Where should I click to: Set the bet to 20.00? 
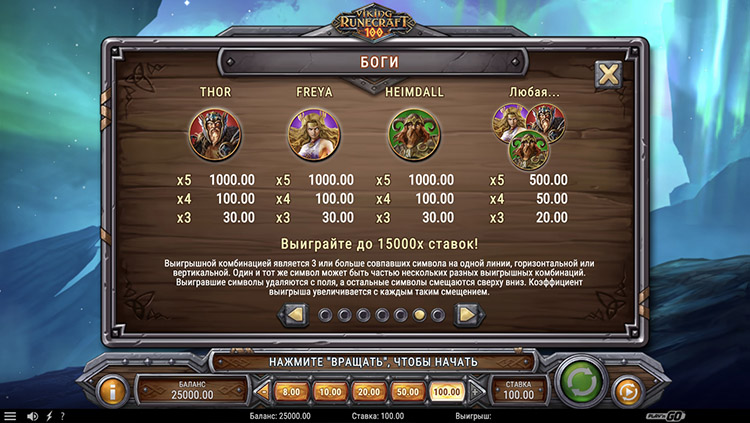(367, 391)
